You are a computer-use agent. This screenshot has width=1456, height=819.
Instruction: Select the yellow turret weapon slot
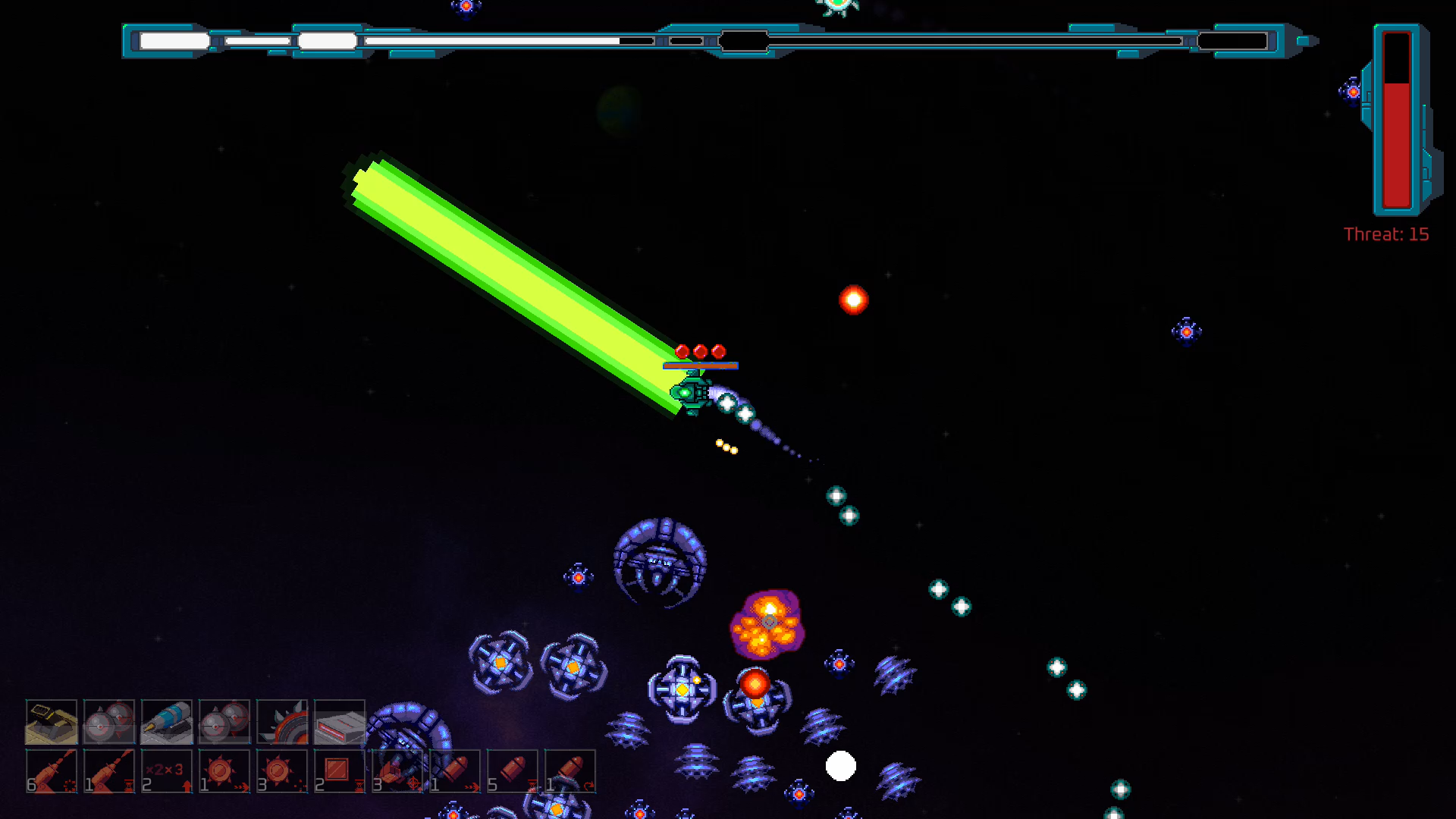click(52, 721)
